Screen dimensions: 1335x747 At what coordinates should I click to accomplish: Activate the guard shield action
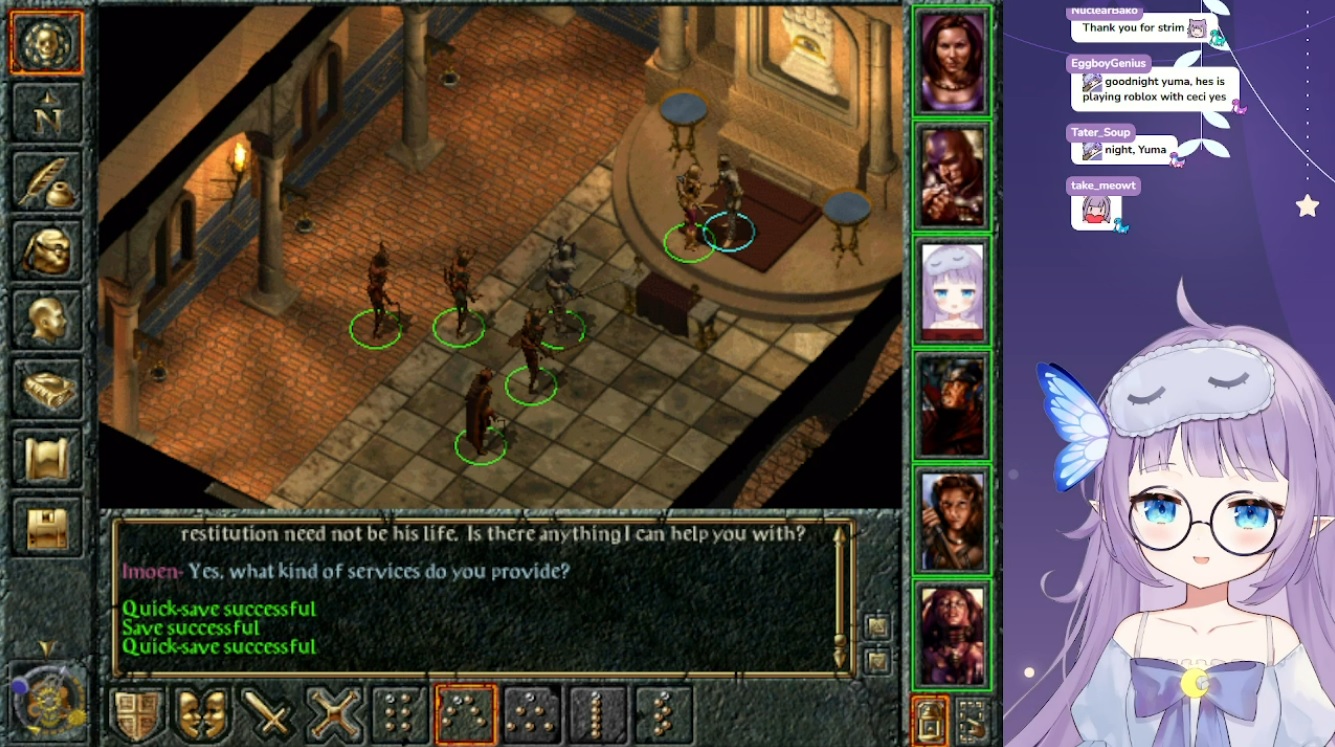click(x=137, y=715)
